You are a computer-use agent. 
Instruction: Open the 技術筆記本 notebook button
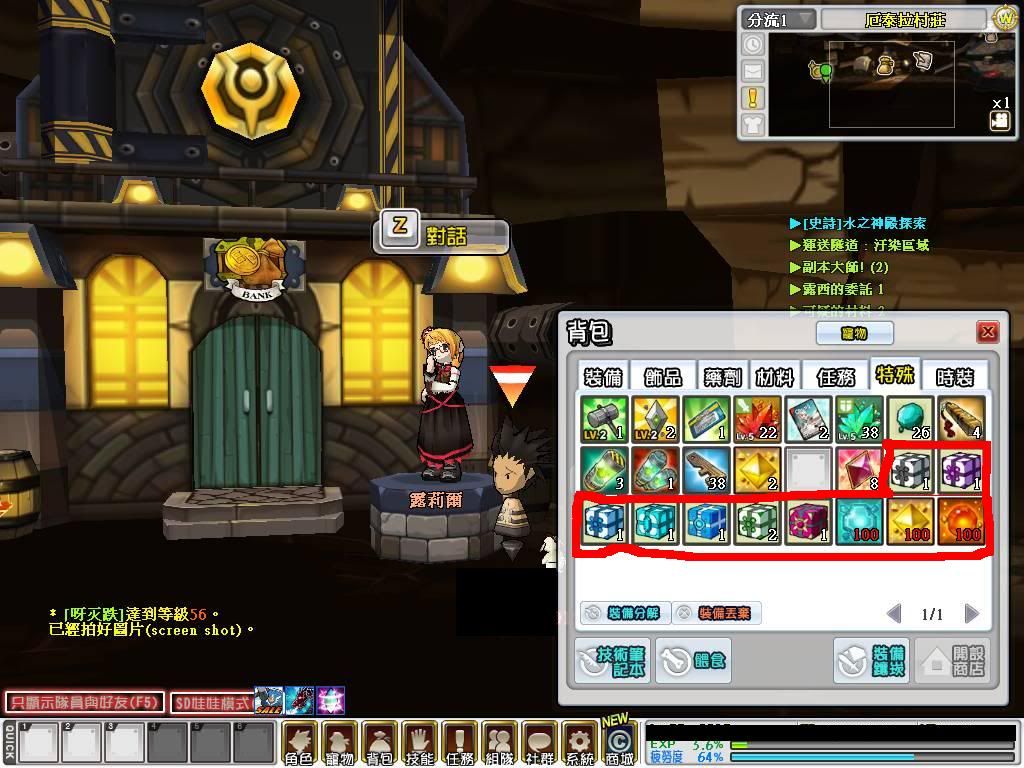coord(612,660)
